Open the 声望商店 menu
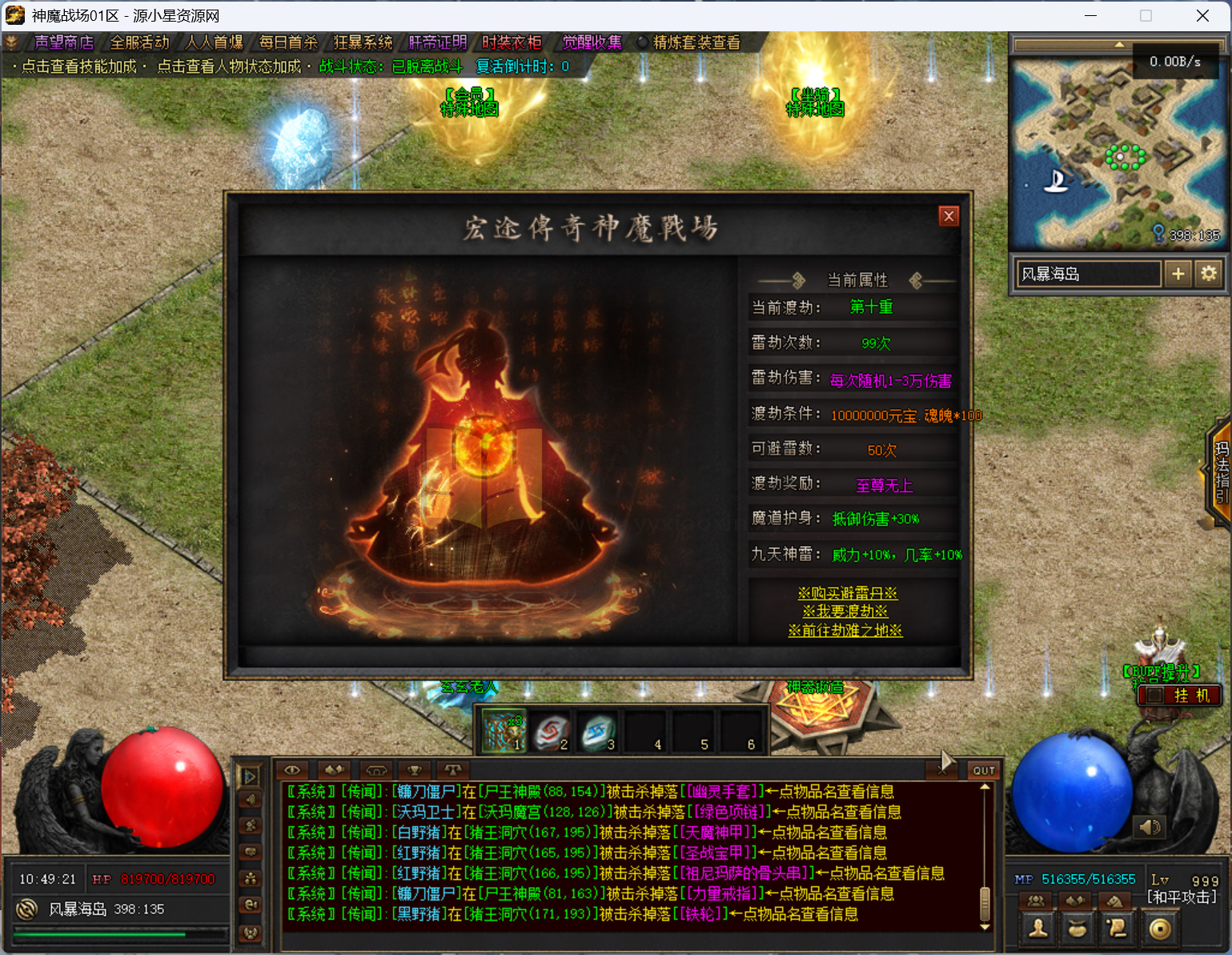Screen dimensions: 1232x955 (x=63, y=42)
